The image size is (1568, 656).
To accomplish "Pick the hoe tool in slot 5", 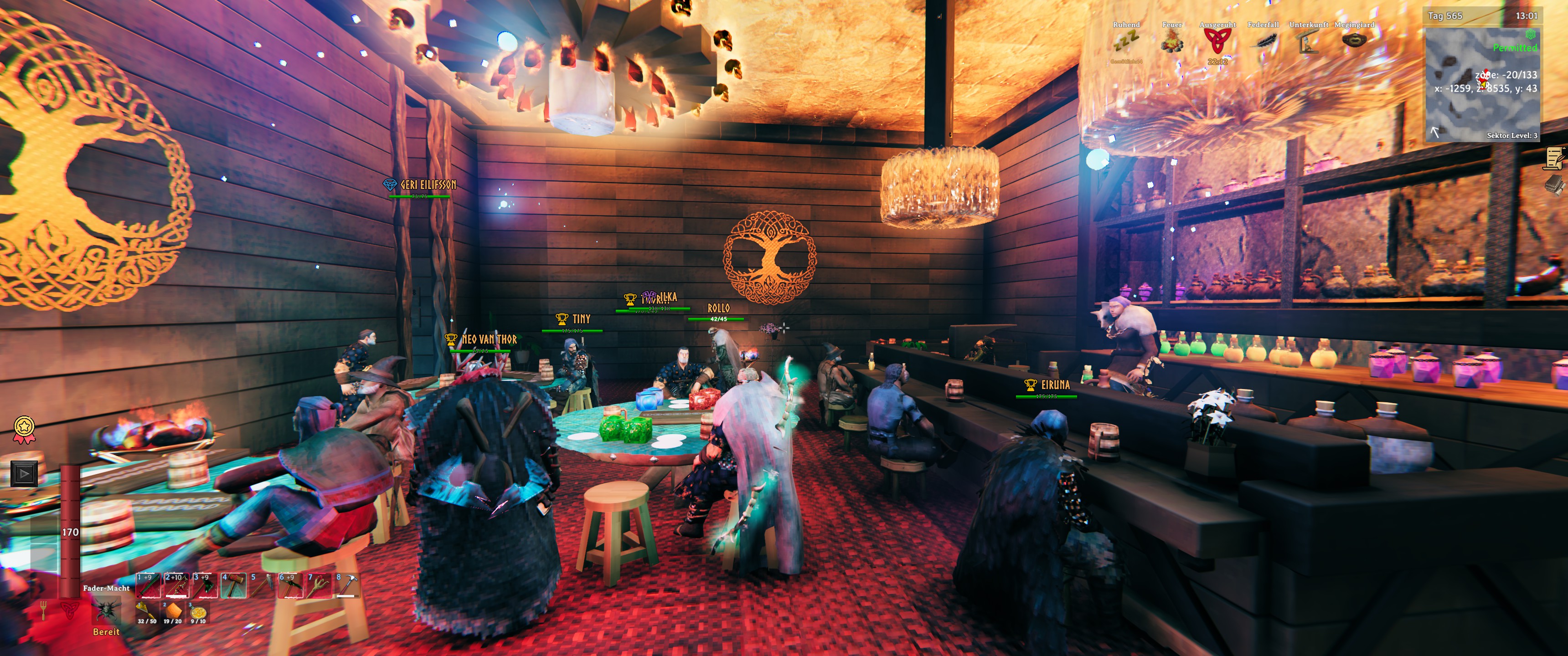I will tap(262, 585).
